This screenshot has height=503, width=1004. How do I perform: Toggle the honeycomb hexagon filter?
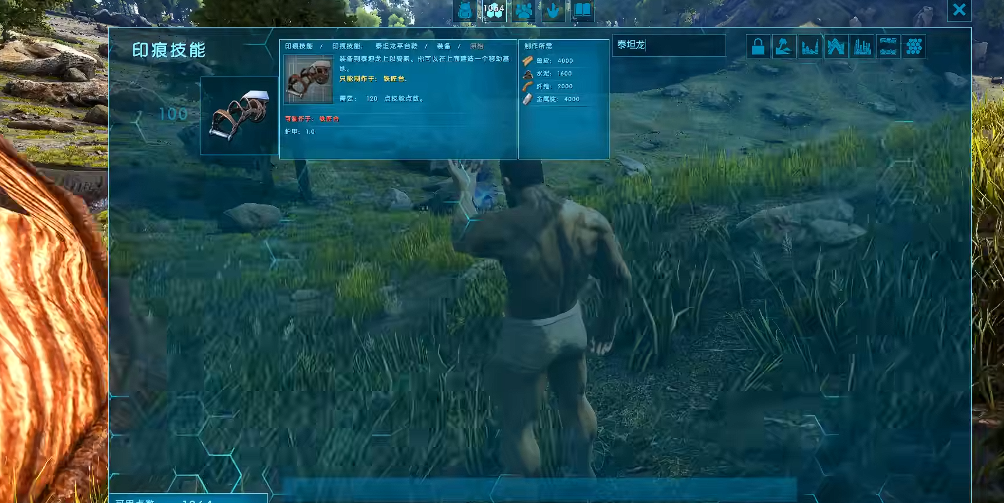tap(913, 47)
